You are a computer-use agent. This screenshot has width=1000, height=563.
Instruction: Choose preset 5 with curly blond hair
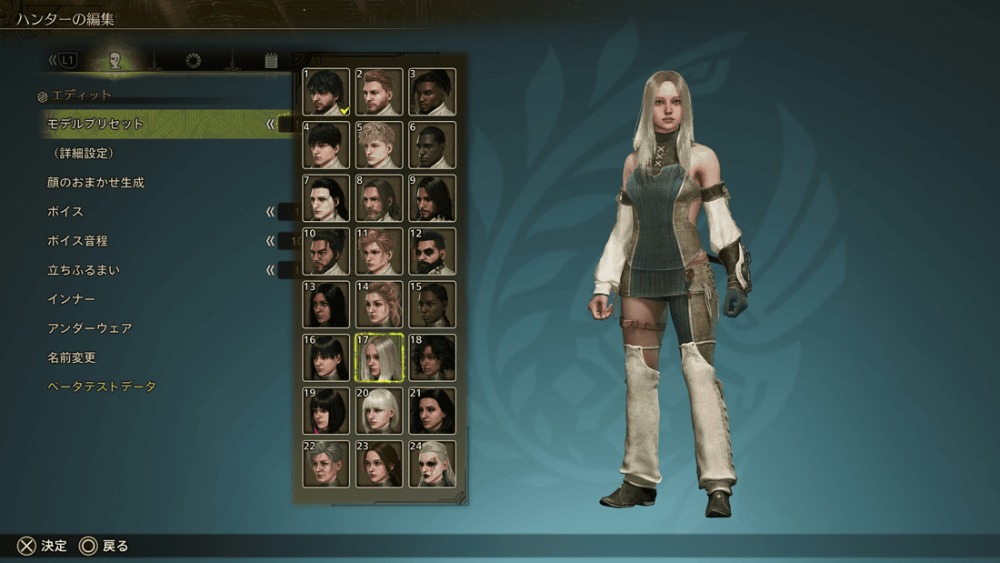[x=379, y=145]
